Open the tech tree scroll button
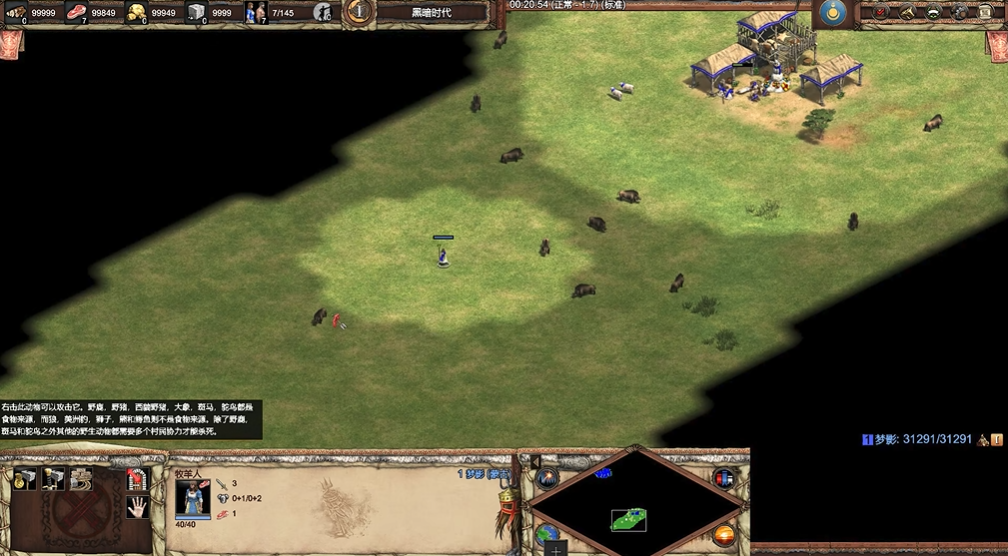Image resolution: width=1008 pixels, height=556 pixels. pos(988,12)
